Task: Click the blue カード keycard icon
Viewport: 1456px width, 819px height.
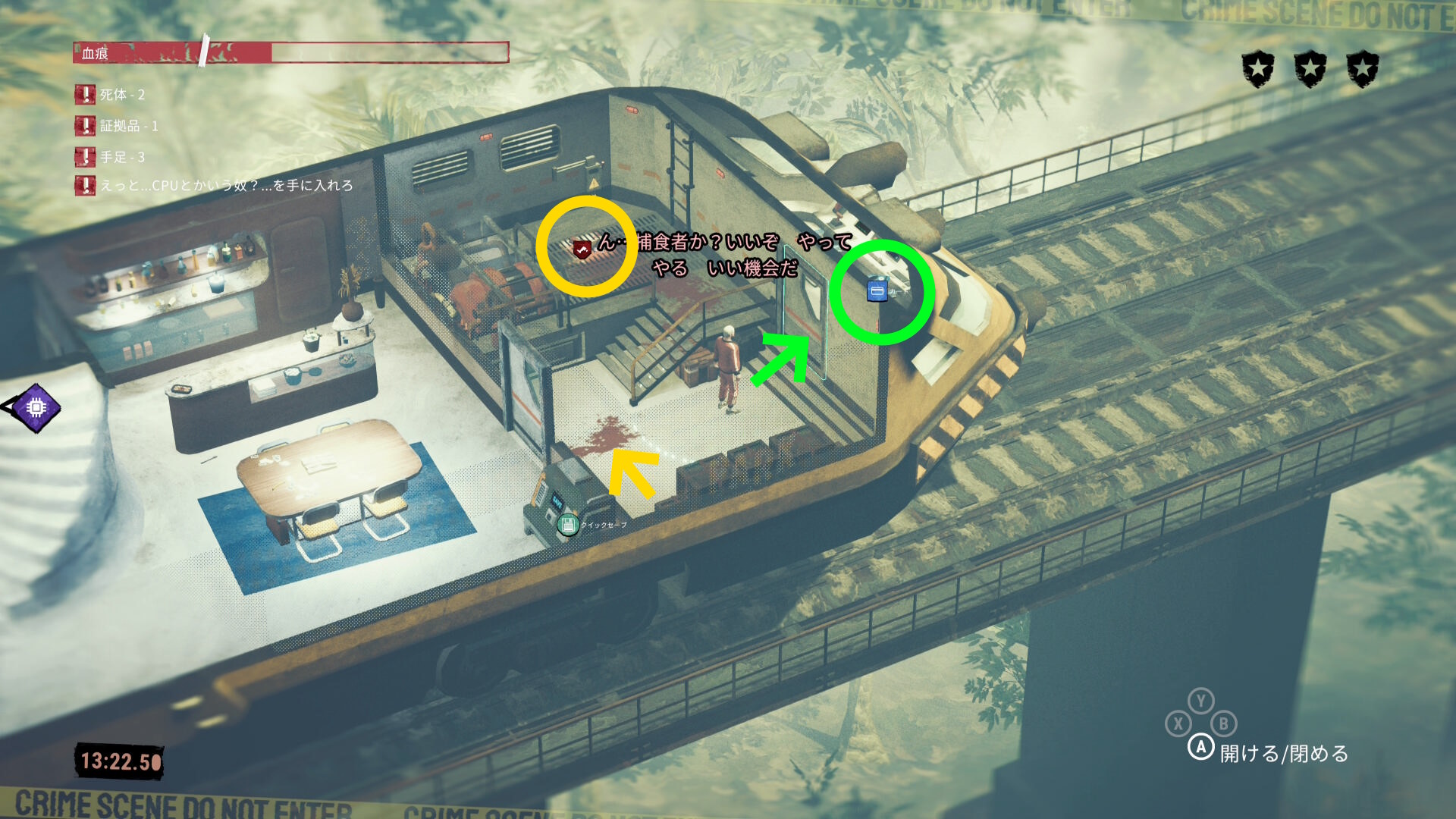Action: point(877,290)
